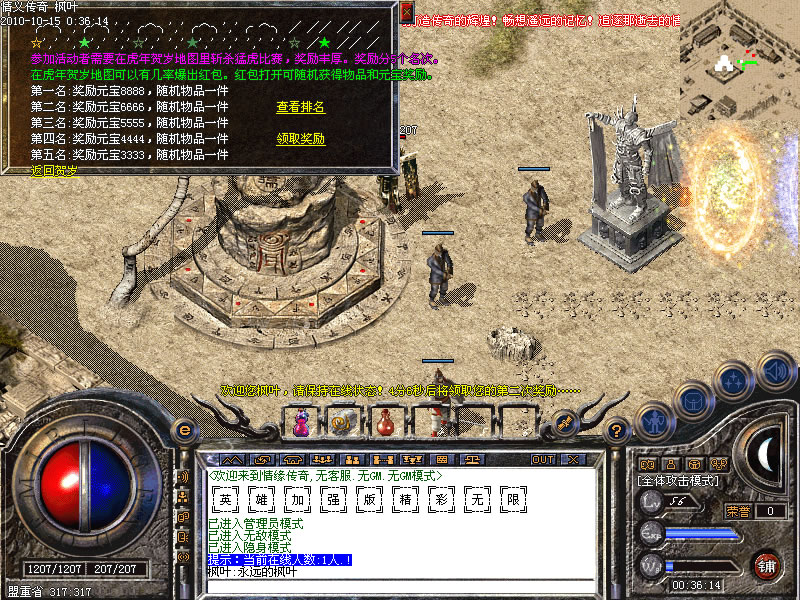
Task: Open the shop with the red 铺 button
Action: click(767, 564)
